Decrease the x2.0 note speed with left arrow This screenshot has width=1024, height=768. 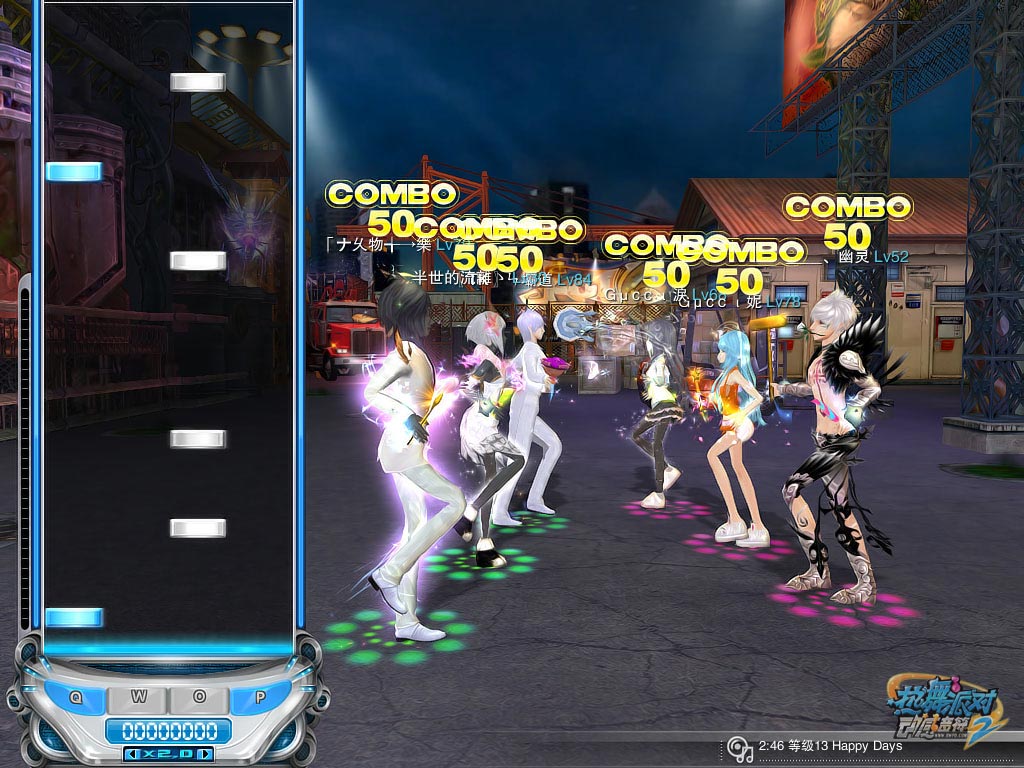(x=131, y=753)
